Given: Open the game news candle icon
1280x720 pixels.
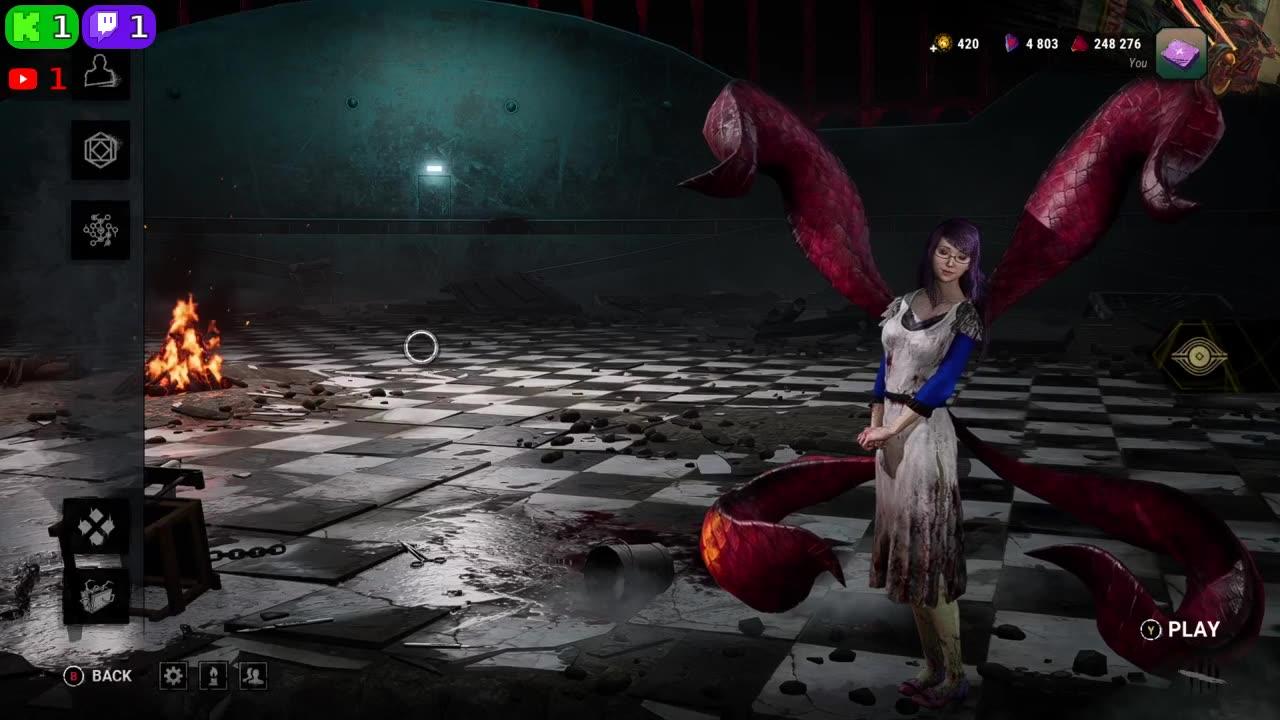Looking at the screenshot, I should 213,676.
